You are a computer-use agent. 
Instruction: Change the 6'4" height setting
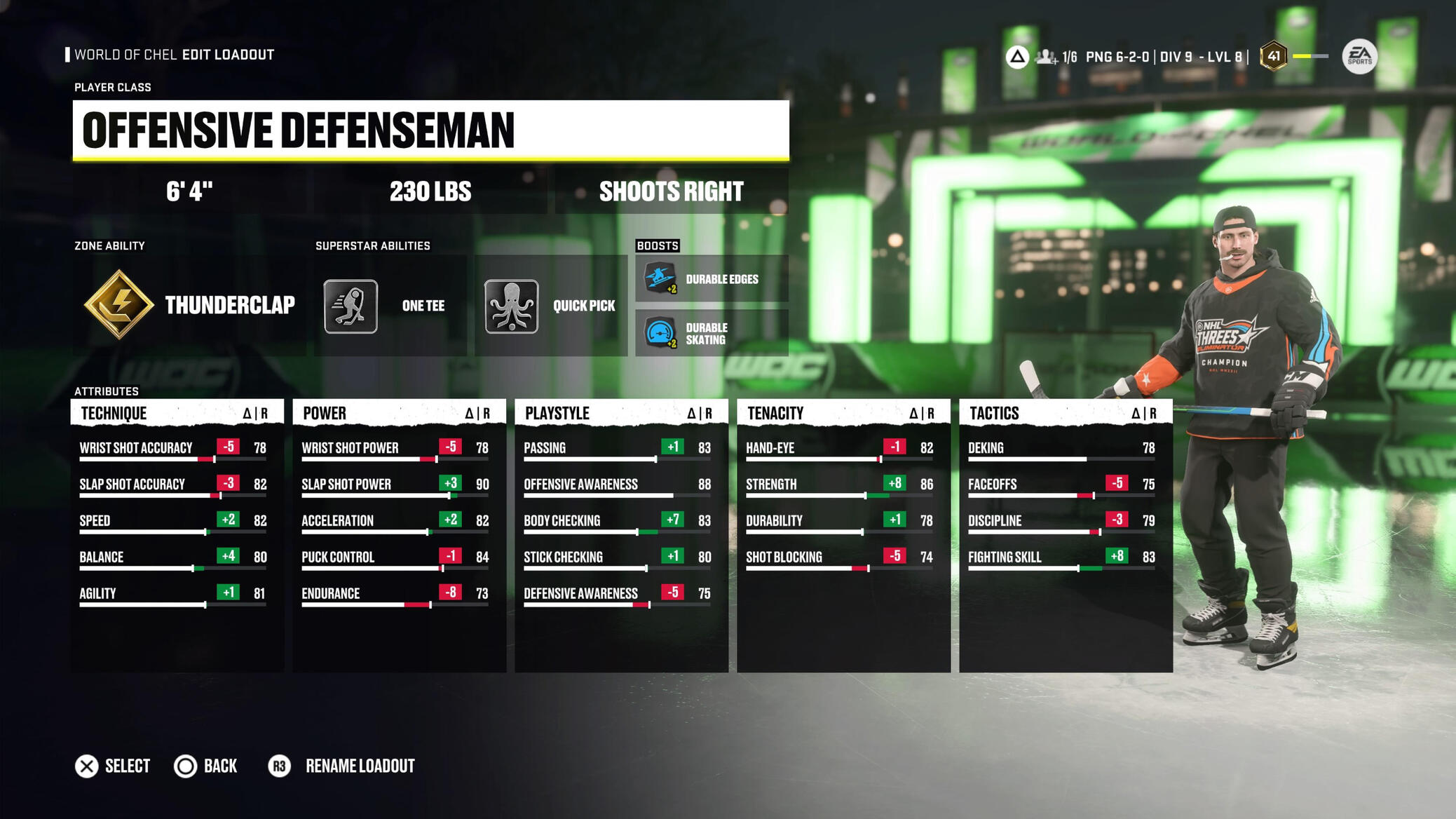coord(189,191)
